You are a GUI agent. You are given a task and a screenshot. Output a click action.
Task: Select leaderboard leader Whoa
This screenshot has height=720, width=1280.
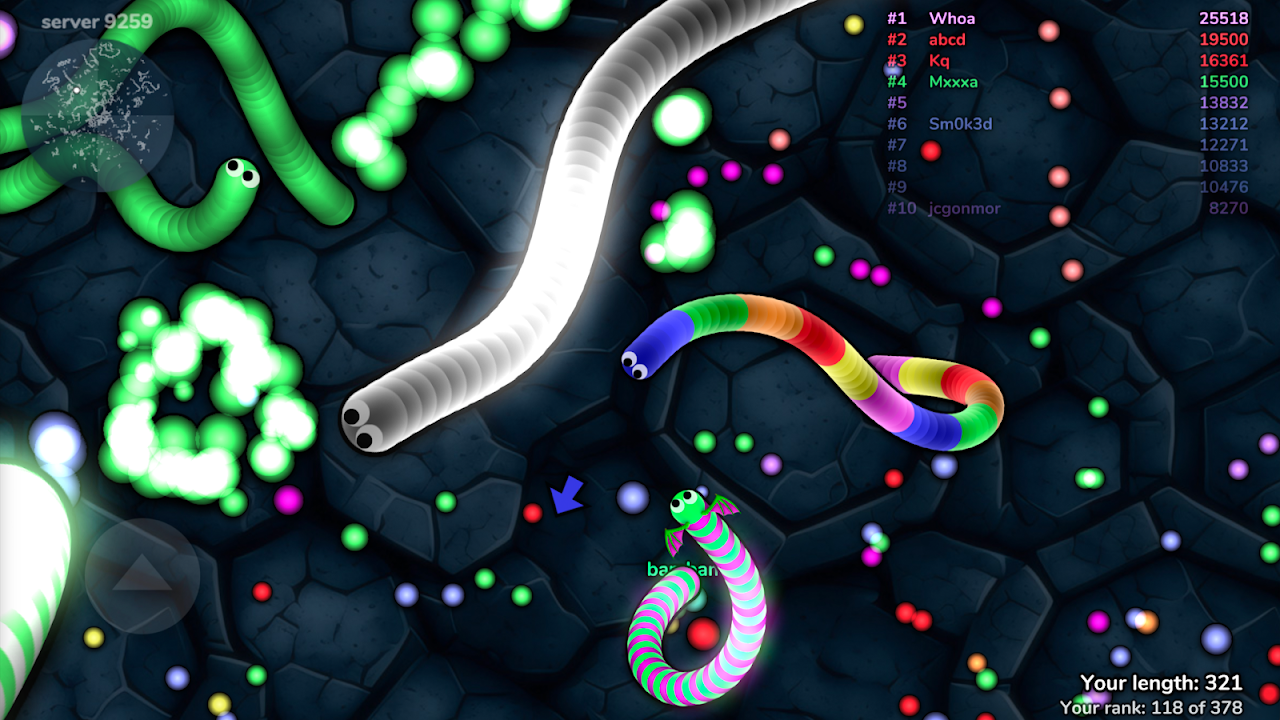click(950, 18)
